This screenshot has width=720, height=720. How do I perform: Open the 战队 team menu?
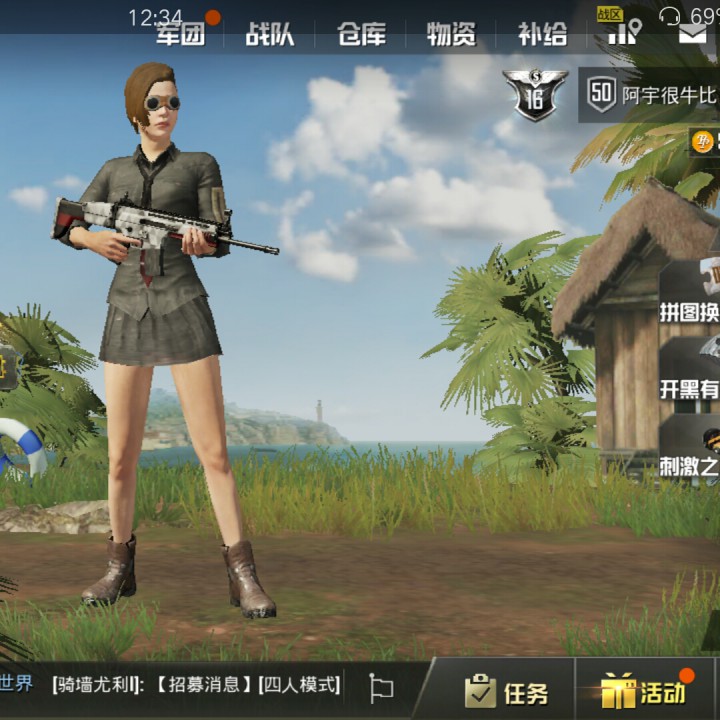click(270, 35)
